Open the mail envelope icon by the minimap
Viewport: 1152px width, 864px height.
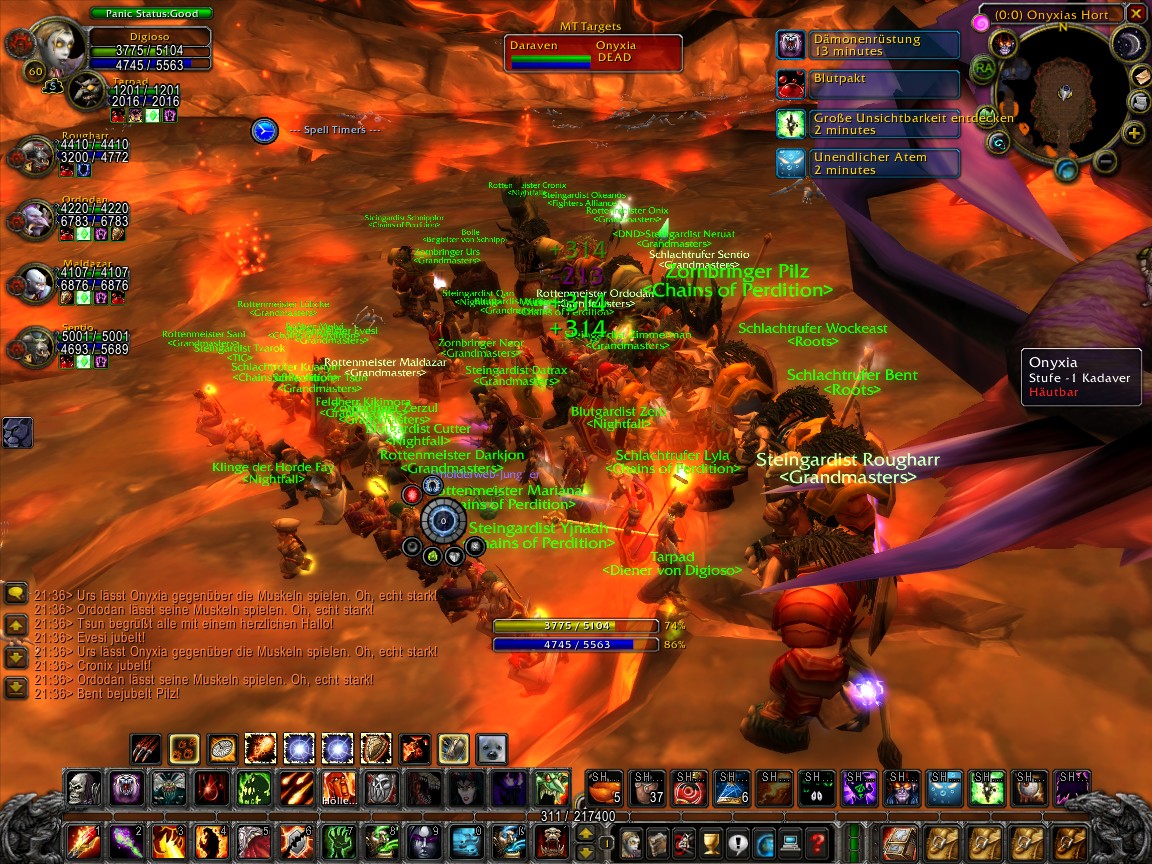(x=1141, y=76)
